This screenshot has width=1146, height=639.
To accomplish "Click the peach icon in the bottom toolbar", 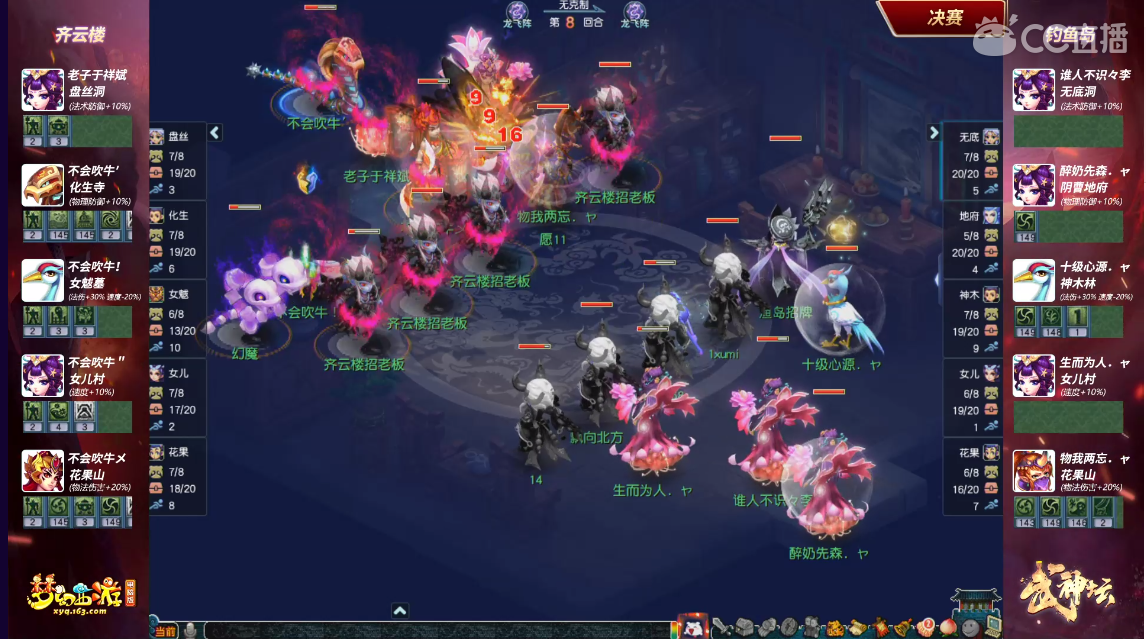I will coord(948,628).
